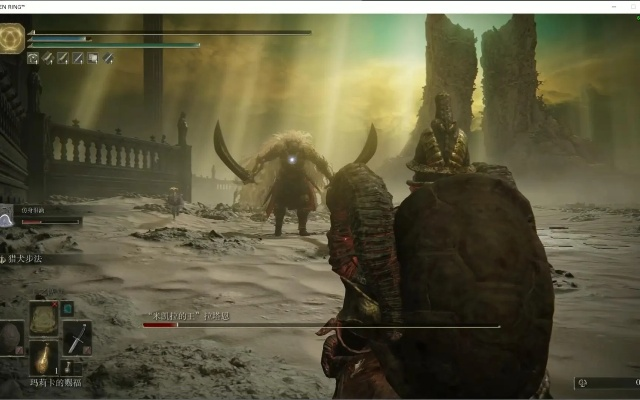Click the first status buff icon
The width and height of the screenshot is (640, 400).
[33, 58]
